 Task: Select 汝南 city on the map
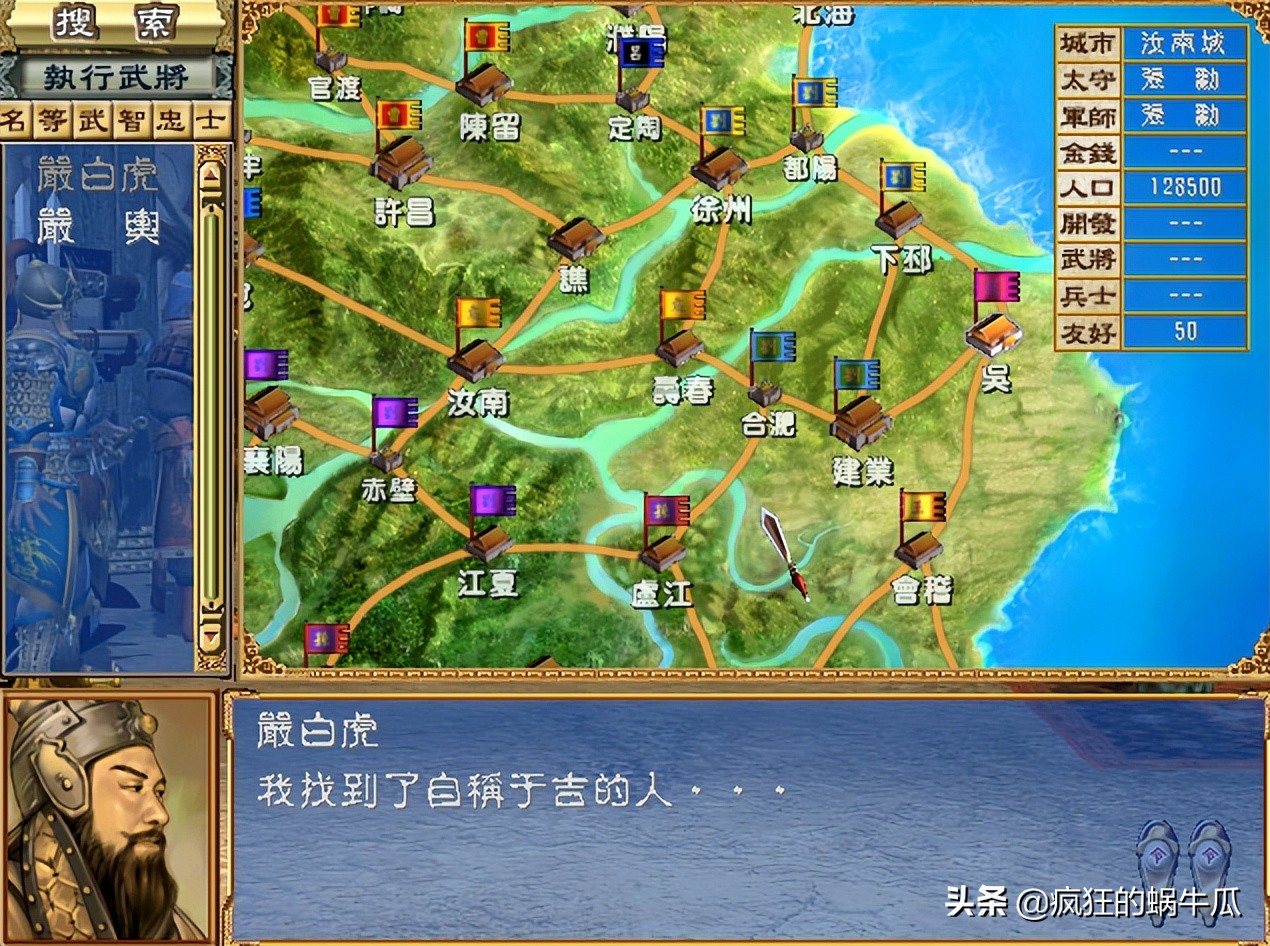point(476,361)
